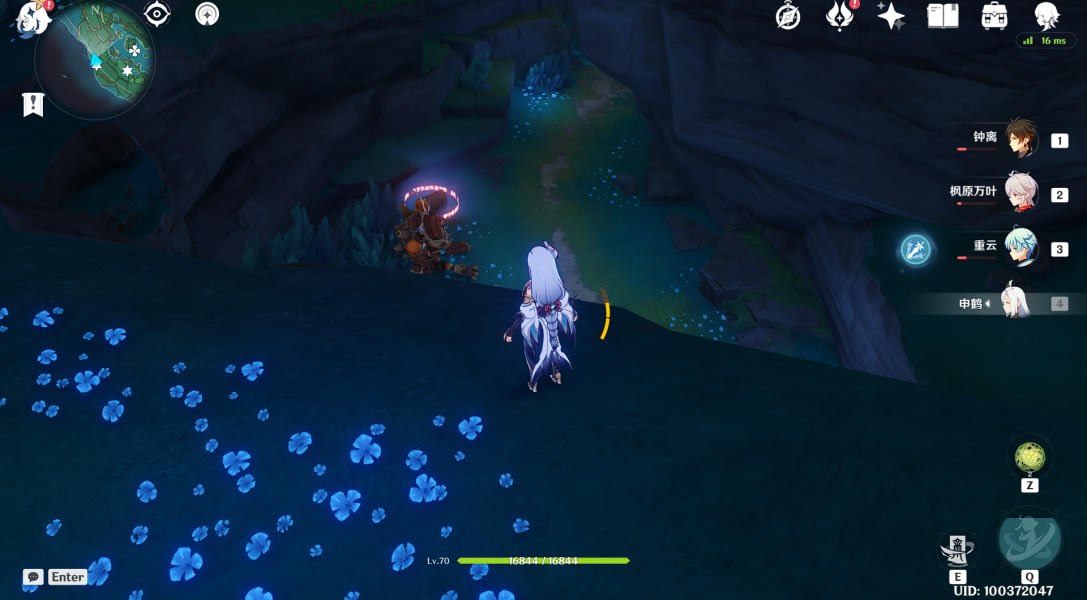Open the character screen icon
1087x600 pixels.
1046,15
